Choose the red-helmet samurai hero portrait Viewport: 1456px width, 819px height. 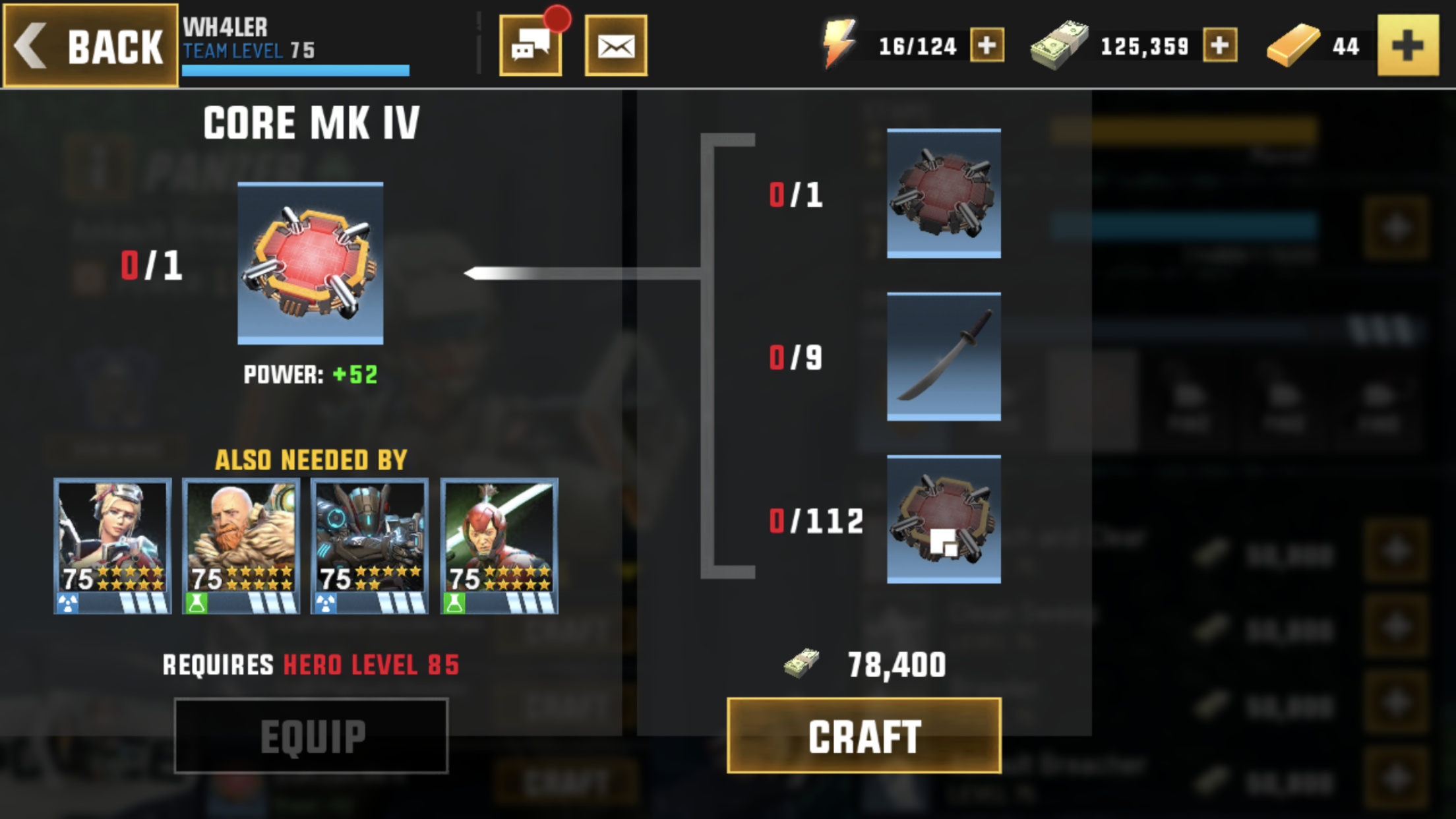pyautogui.click(x=499, y=546)
